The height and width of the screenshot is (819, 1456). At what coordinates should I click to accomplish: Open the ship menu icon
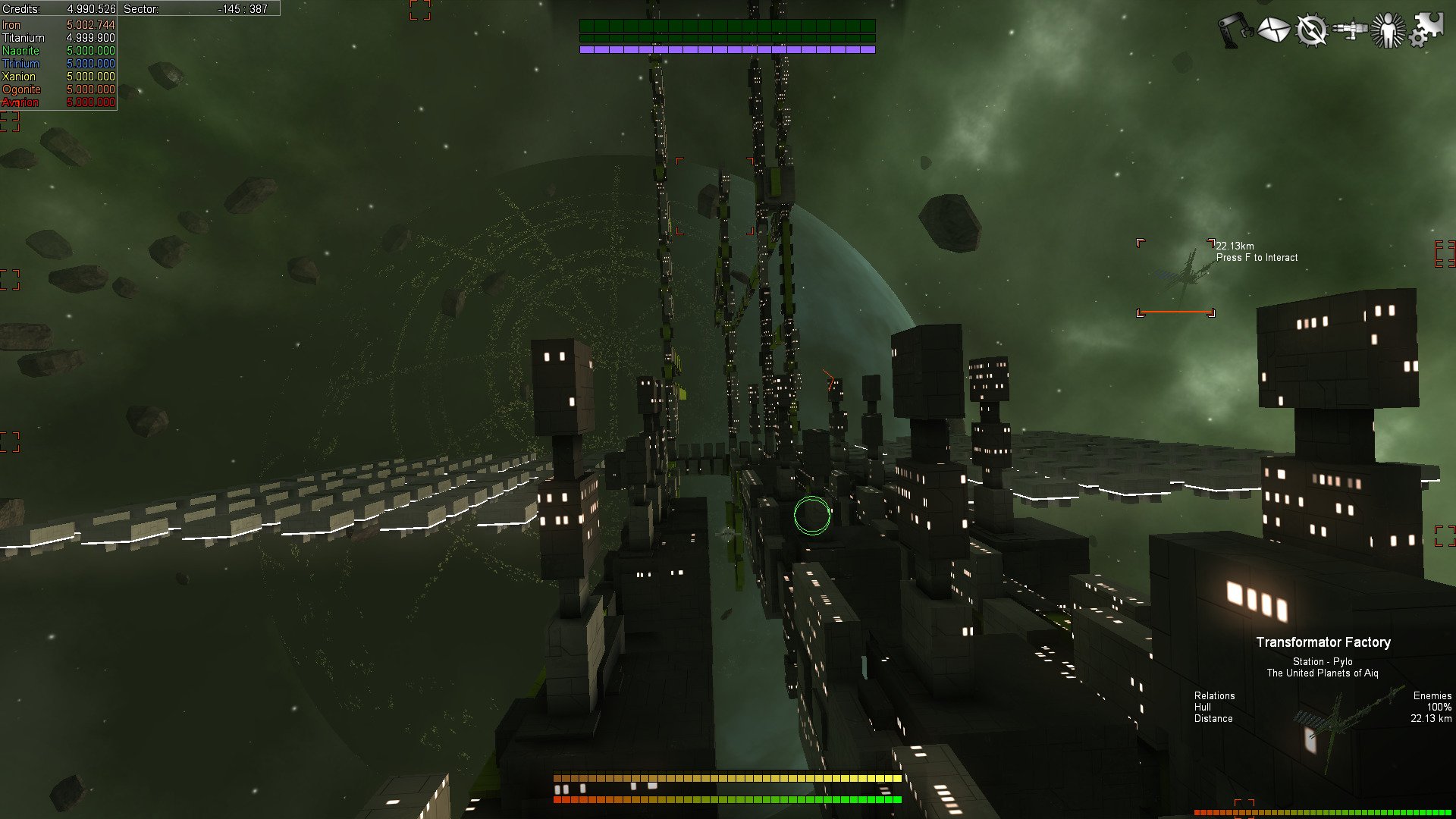point(1350,30)
